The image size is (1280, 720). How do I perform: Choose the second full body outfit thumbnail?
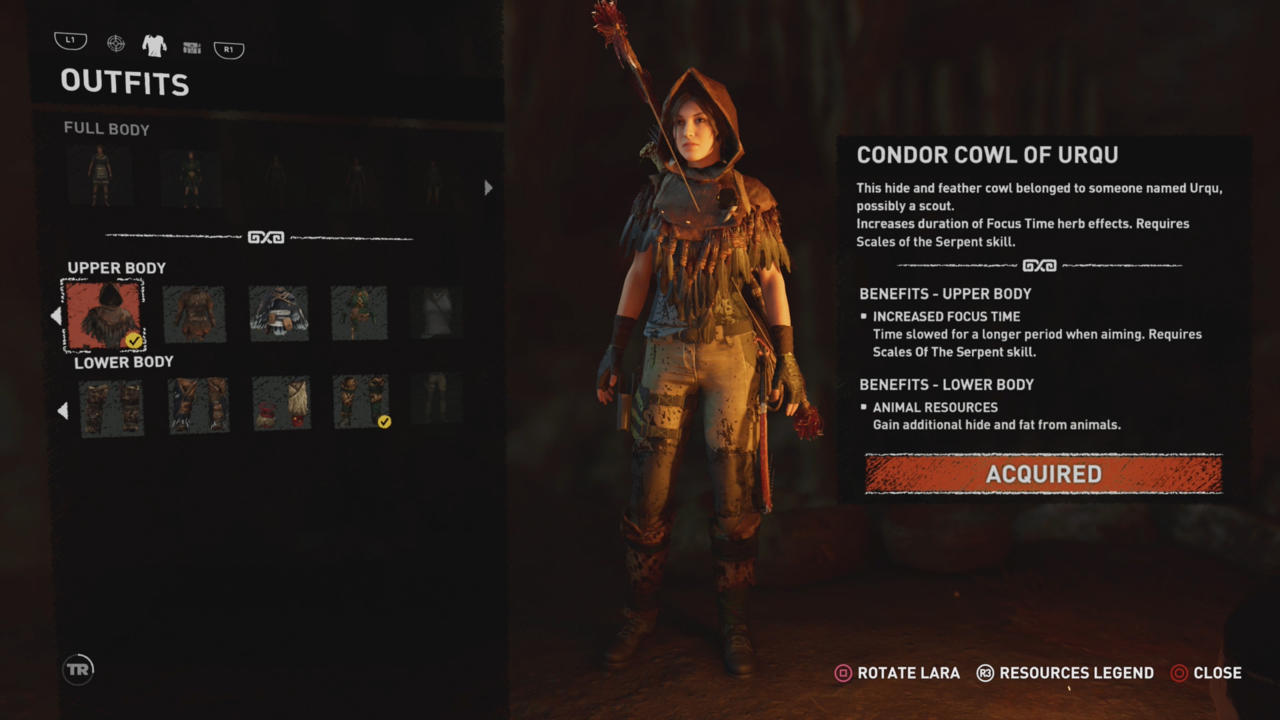click(190, 179)
